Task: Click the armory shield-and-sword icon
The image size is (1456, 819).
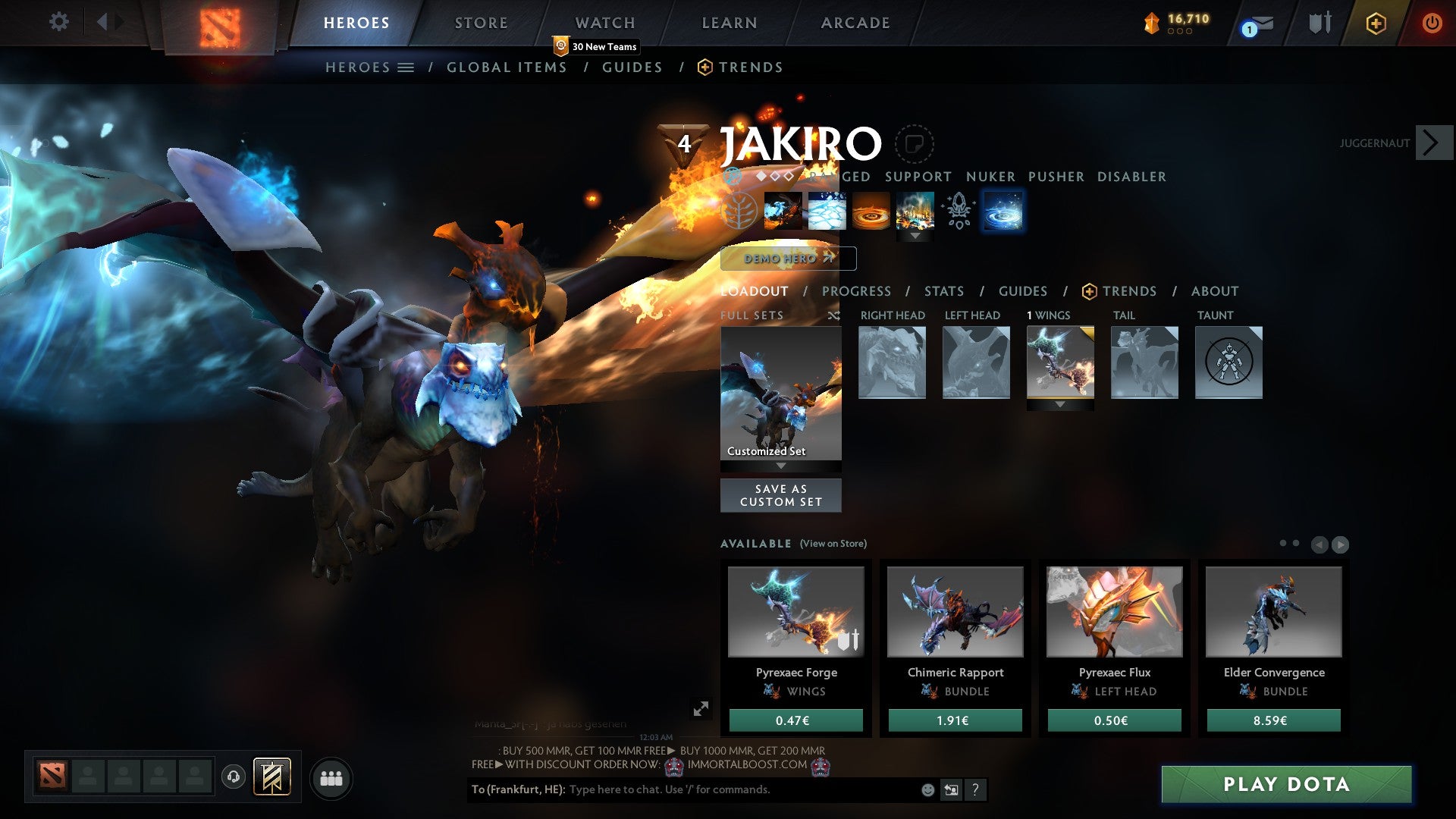Action: click(1319, 23)
